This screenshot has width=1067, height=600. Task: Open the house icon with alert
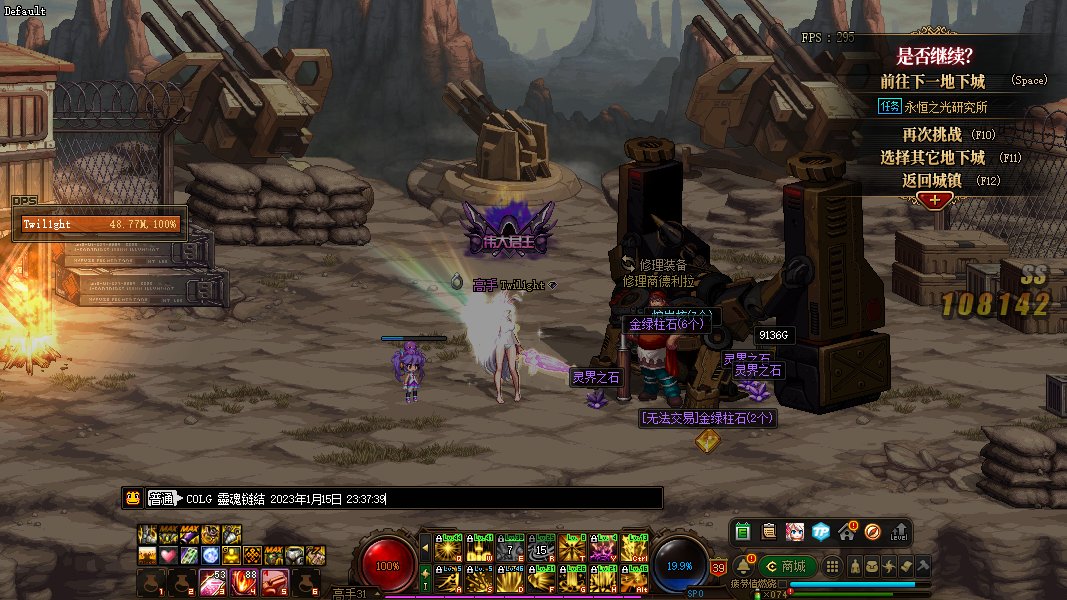[x=847, y=531]
